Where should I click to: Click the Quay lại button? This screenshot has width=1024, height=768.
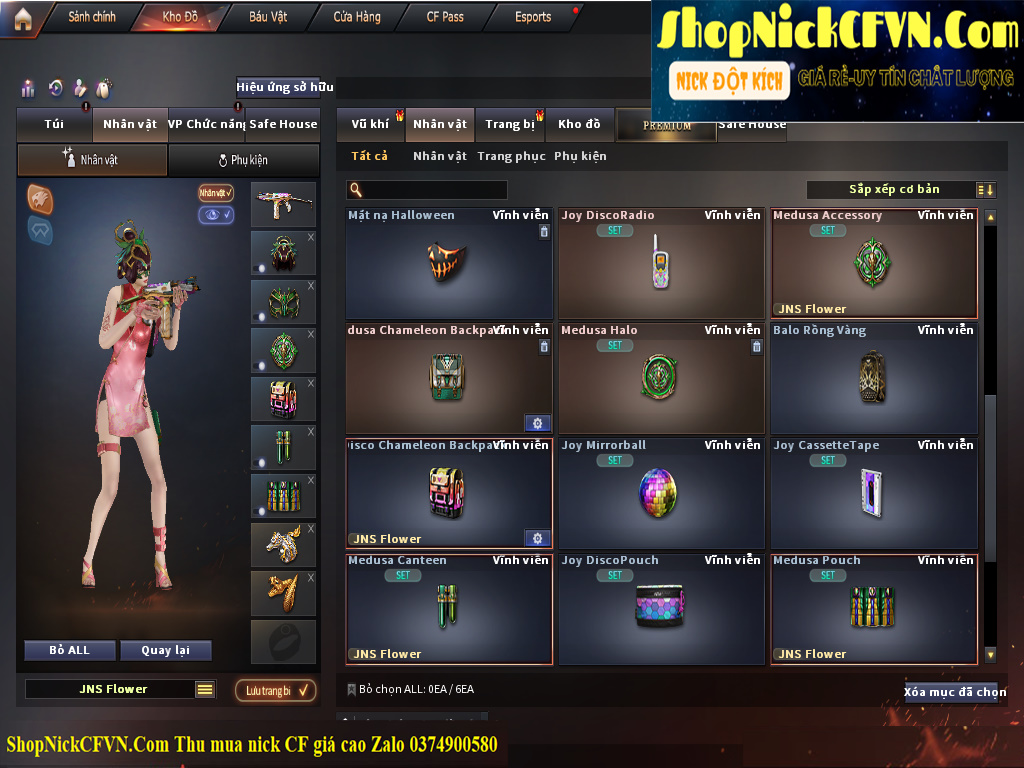(x=165, y=650)
